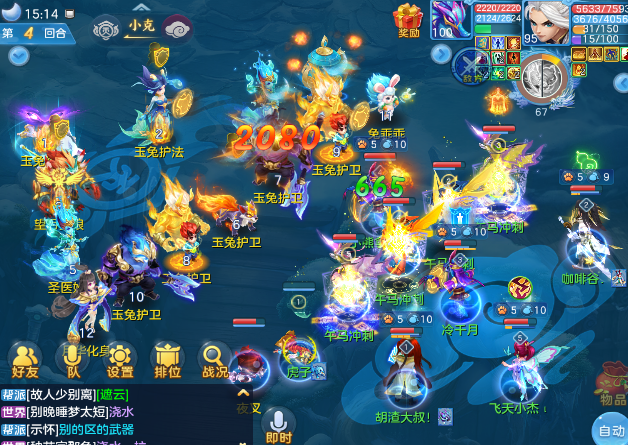
Task: Expand the blue dropdown arrow under the round counter
Action: point(16,55)
